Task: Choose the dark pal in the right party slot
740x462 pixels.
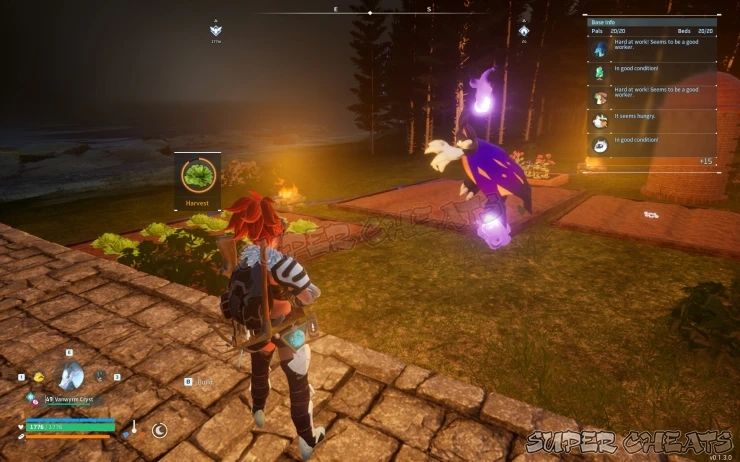Action: coord(100,376)
